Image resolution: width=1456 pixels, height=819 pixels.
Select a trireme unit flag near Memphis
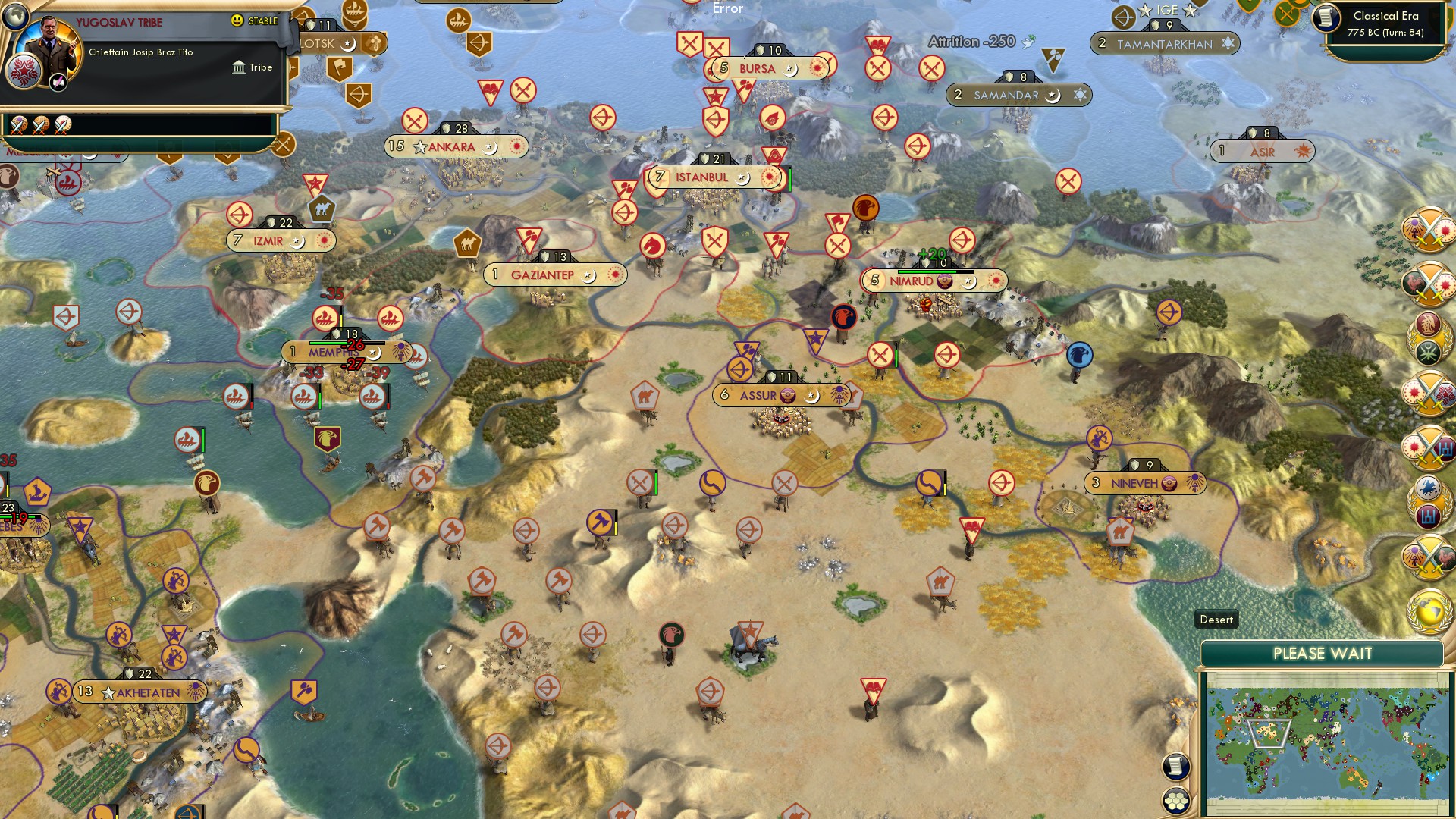(x=323, y=319)
